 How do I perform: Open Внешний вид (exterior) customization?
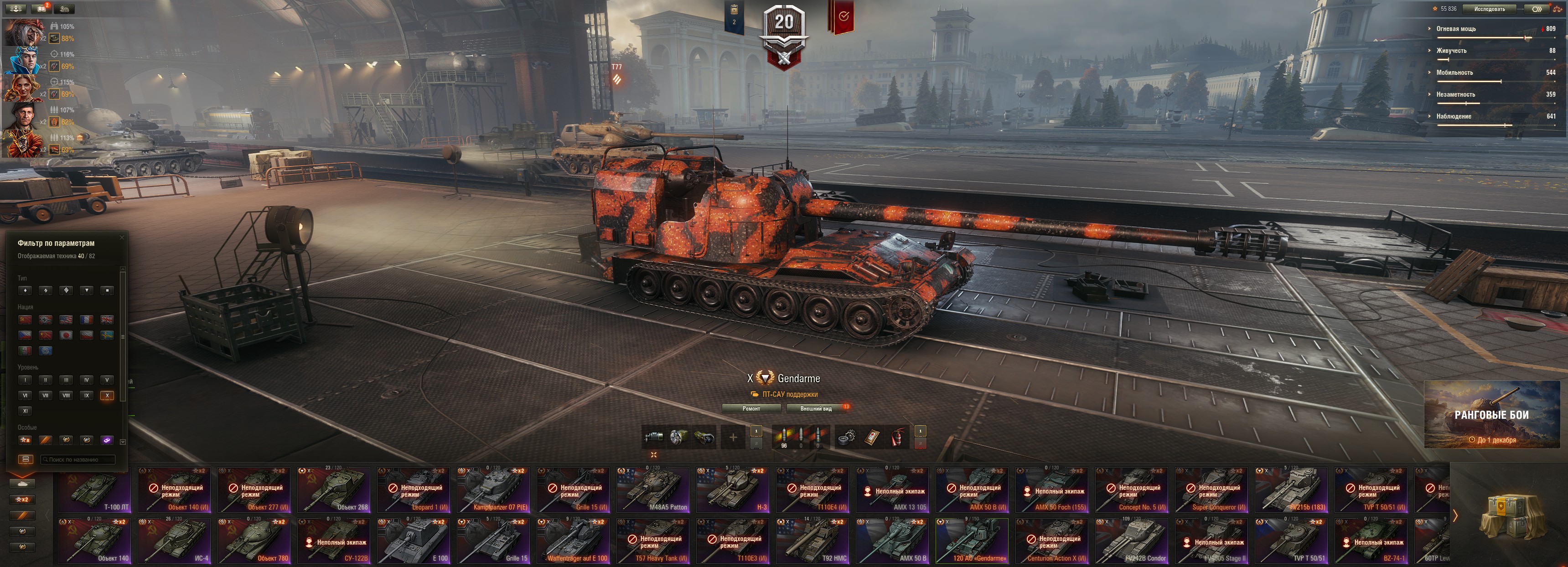pyautogui.click(x=816, y=409)
